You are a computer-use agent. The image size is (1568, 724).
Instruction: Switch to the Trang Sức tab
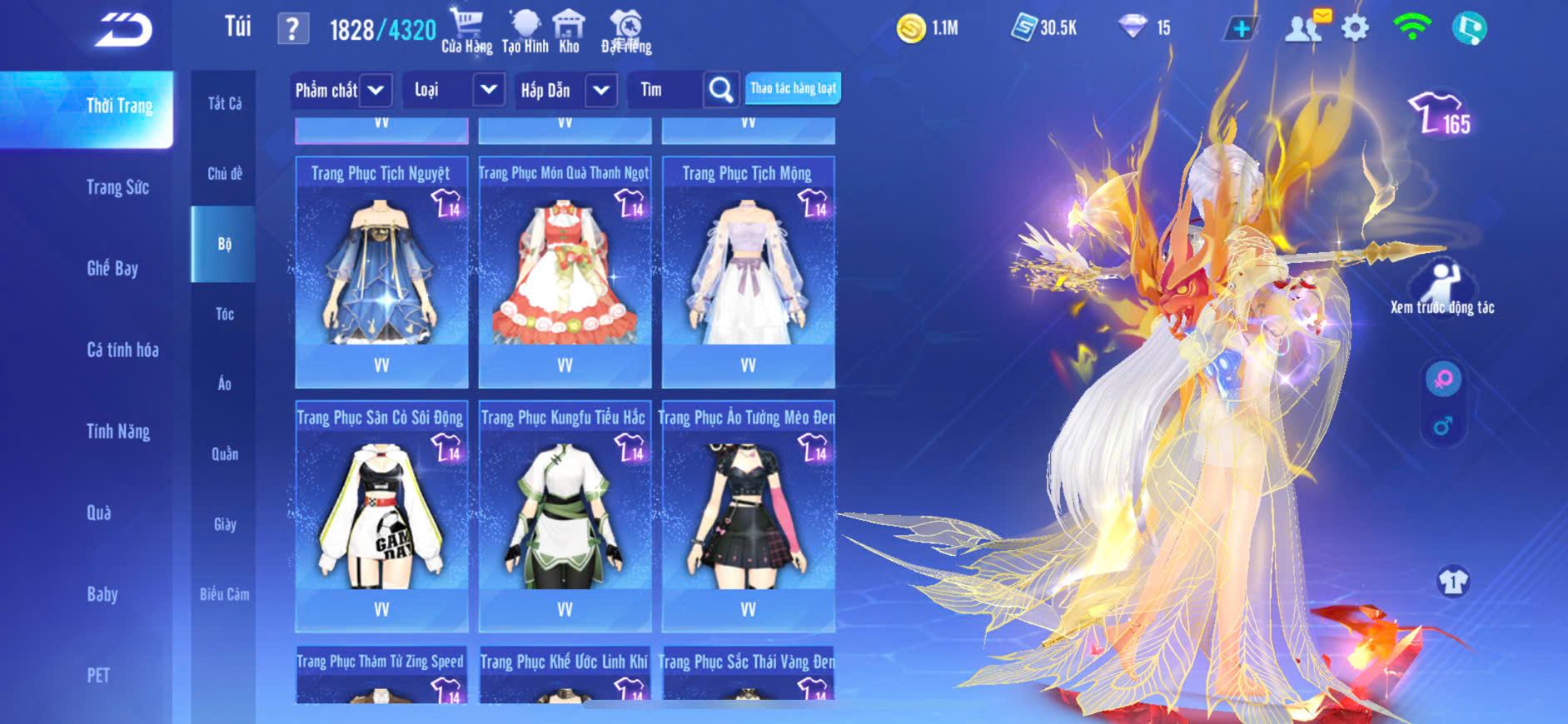coord(117,187)
